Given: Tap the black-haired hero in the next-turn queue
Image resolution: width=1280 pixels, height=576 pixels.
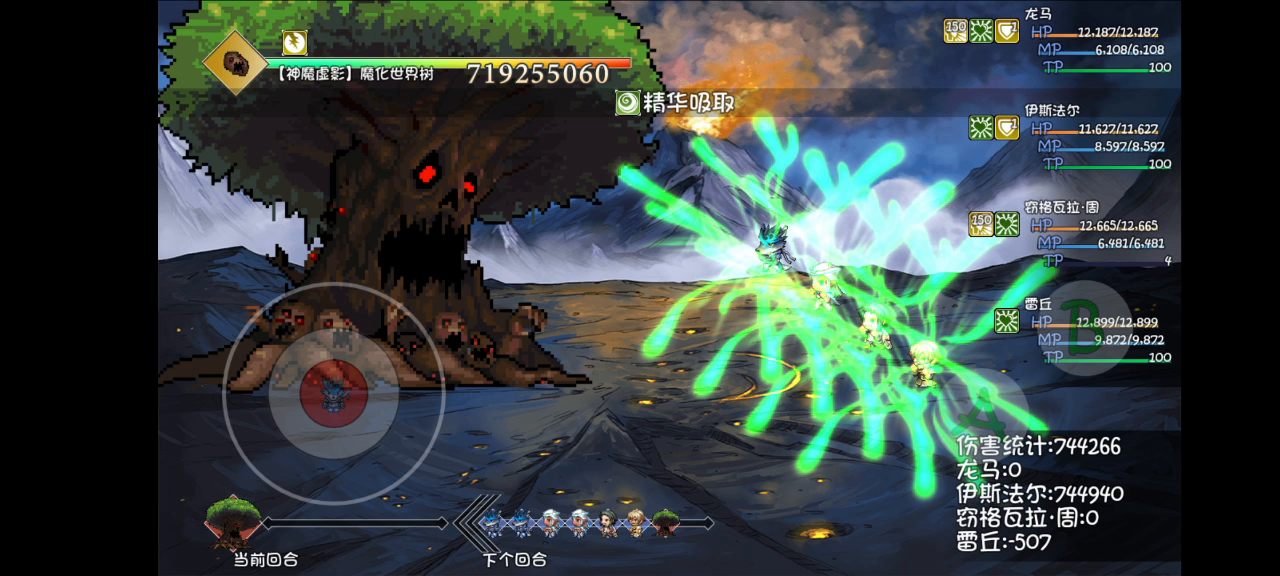Looking at the screenshot, I should (608, 522).
